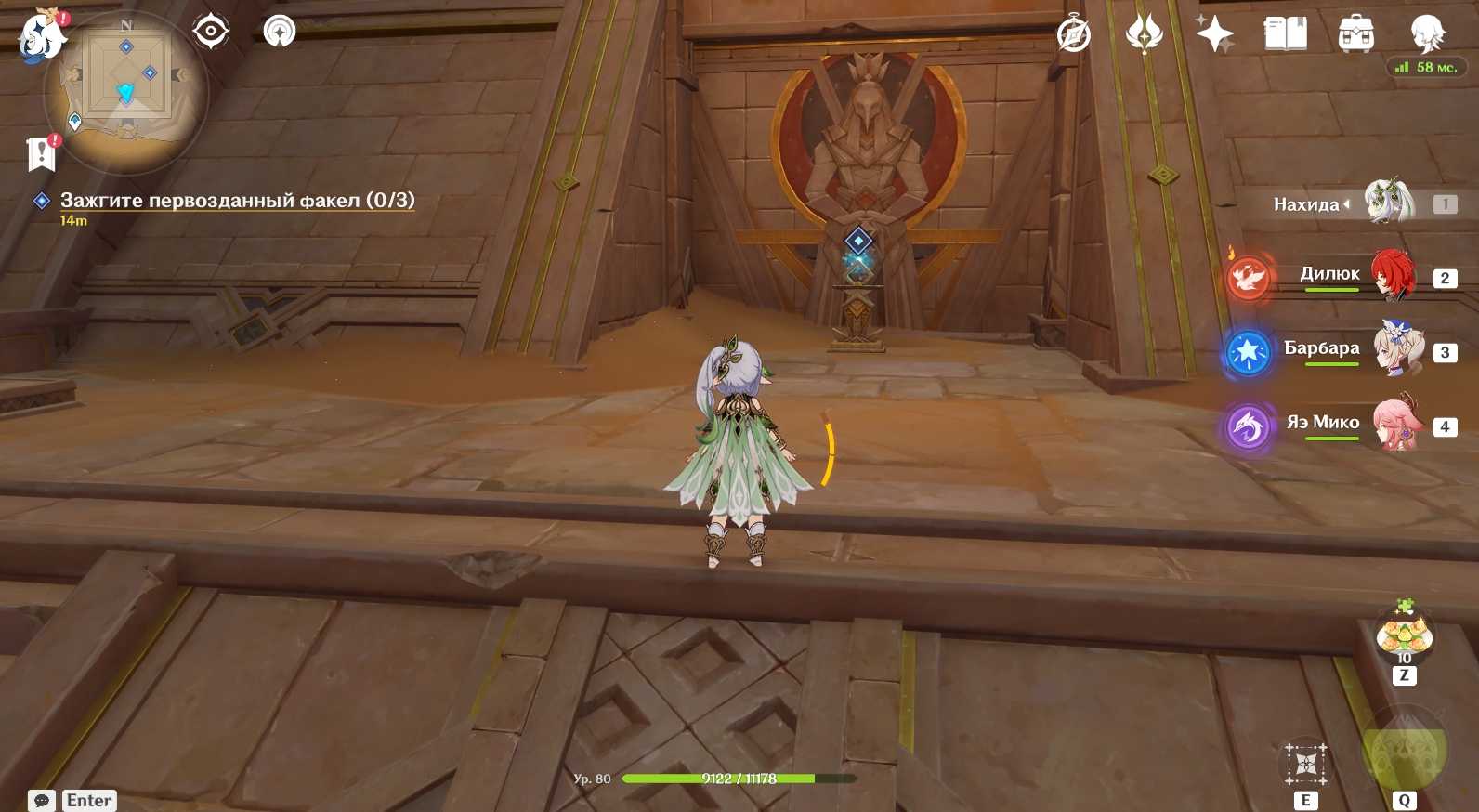Screen dimensions: 1479x812
Task: Open the quest journal flag icon
Action: click(x=42, y=154)
